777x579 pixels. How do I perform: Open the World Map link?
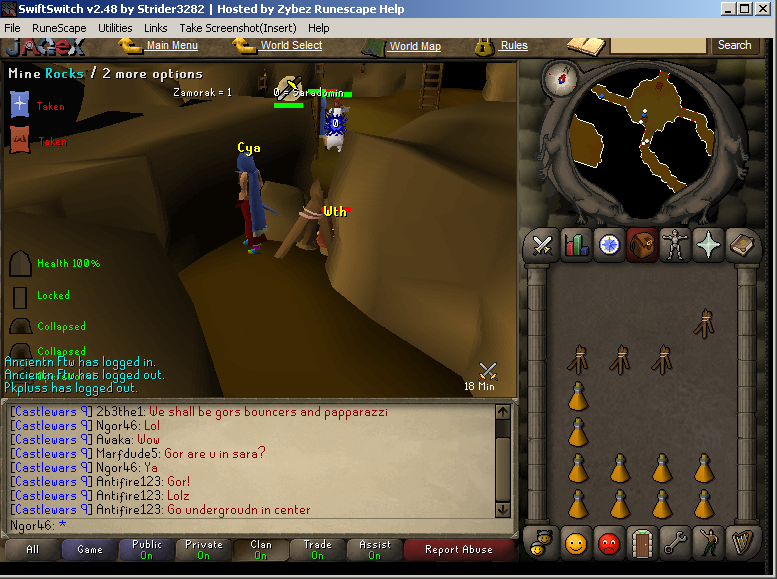(415, 46)
